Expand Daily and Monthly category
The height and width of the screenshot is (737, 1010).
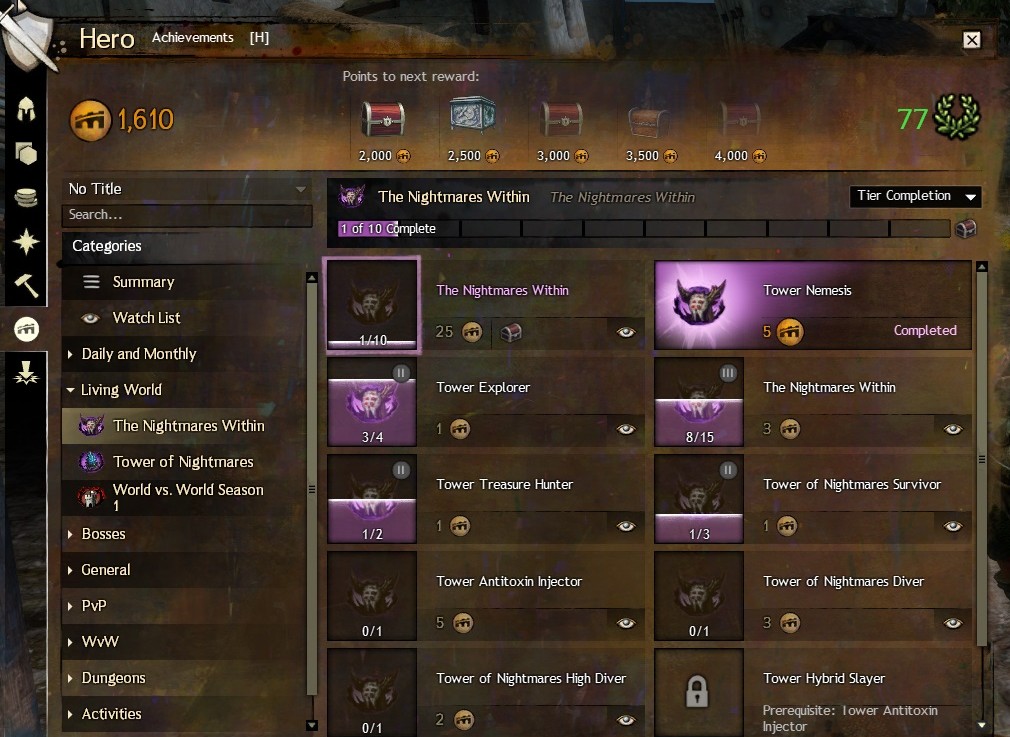pyautogui.click(x=138, y=354)
